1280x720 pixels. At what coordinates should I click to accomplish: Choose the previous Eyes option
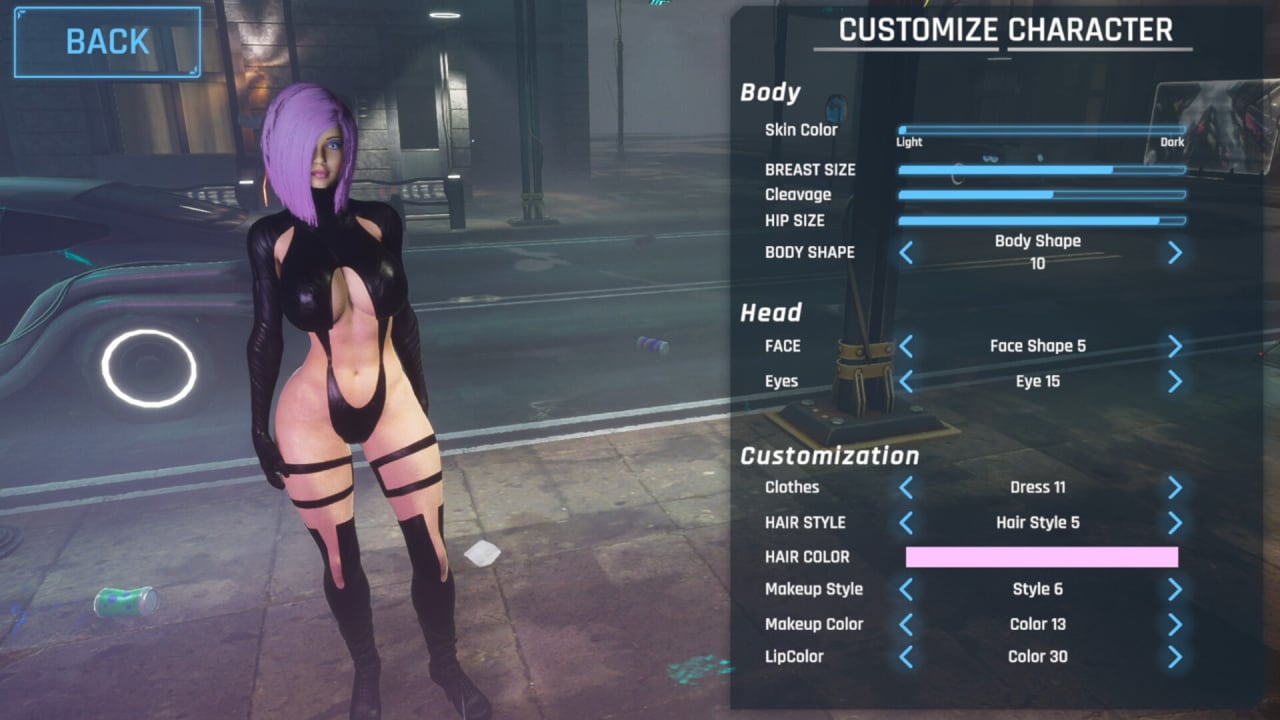pos(906,381)
